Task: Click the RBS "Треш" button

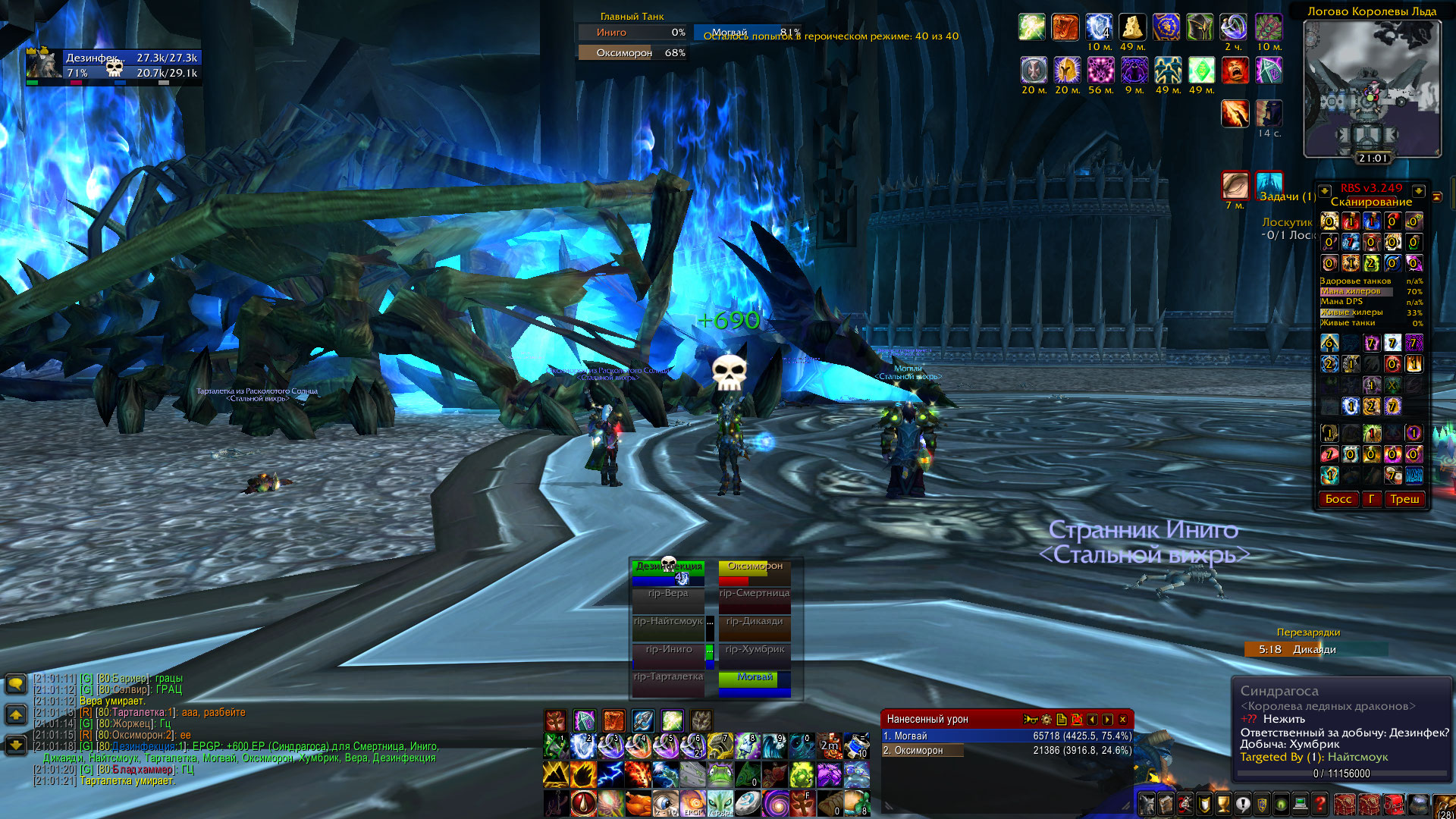Action: [x=1404, y=499]
